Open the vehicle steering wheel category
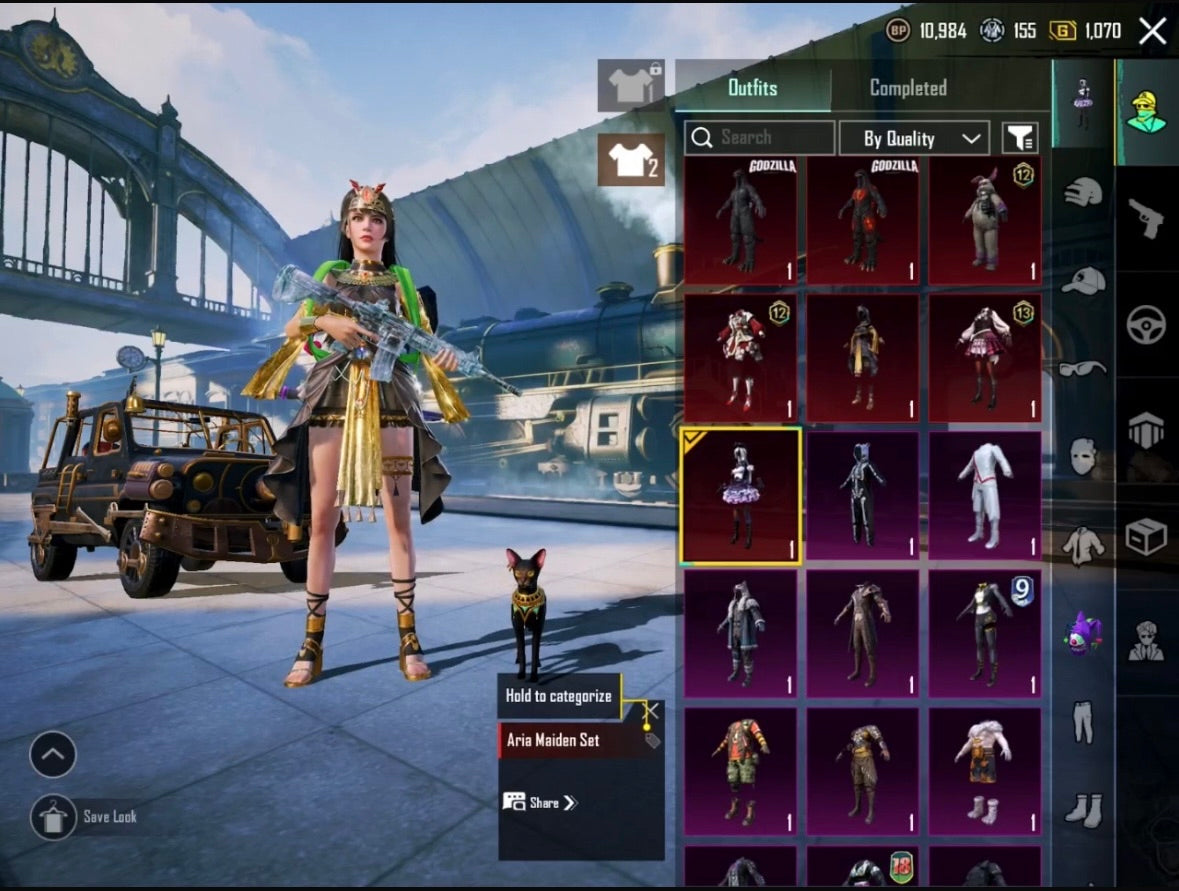 pos(1146,324)
